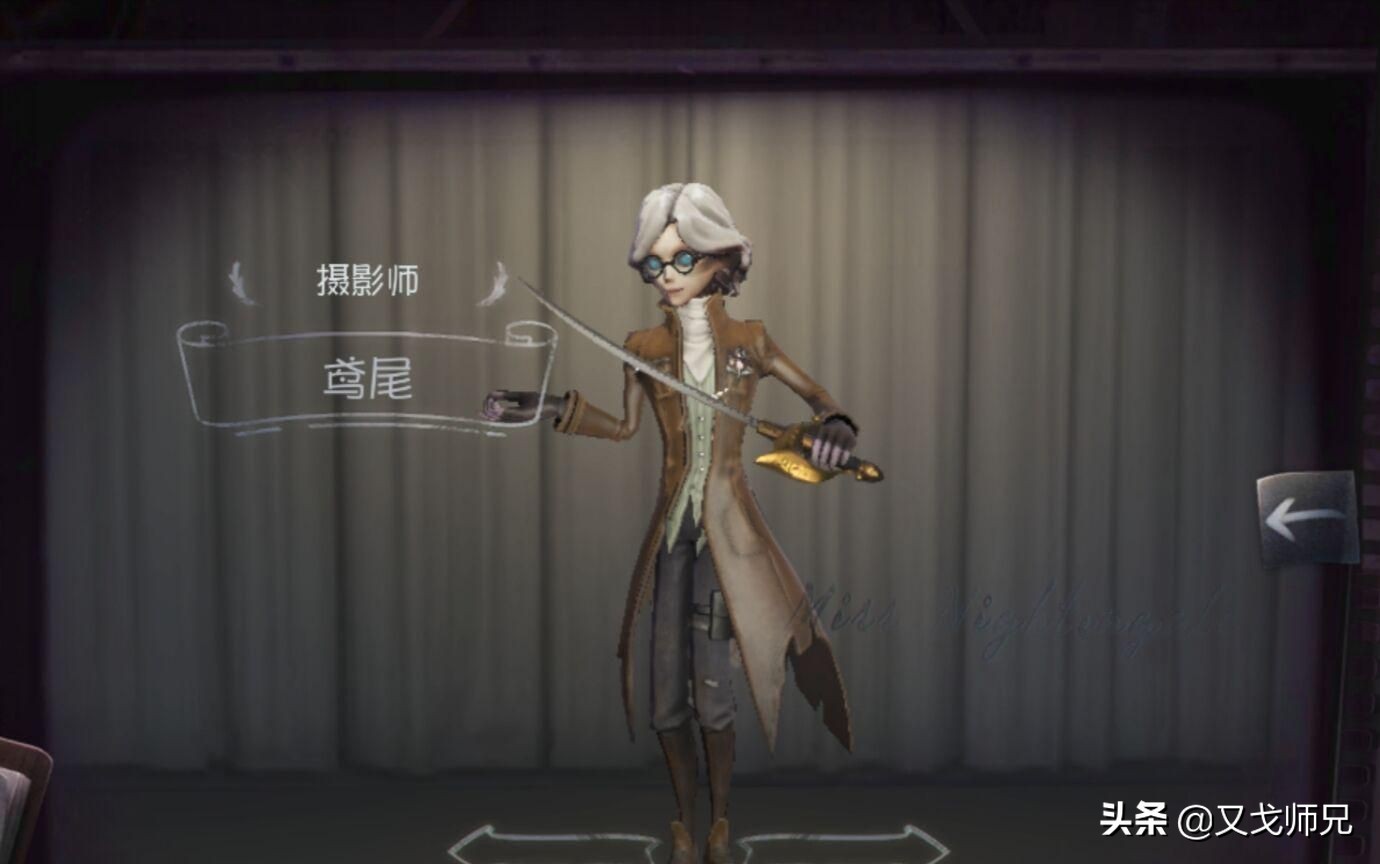This screenshot has width=1380, height=864.
Task: Select the 摄影师 character name label
Action: 370,279
